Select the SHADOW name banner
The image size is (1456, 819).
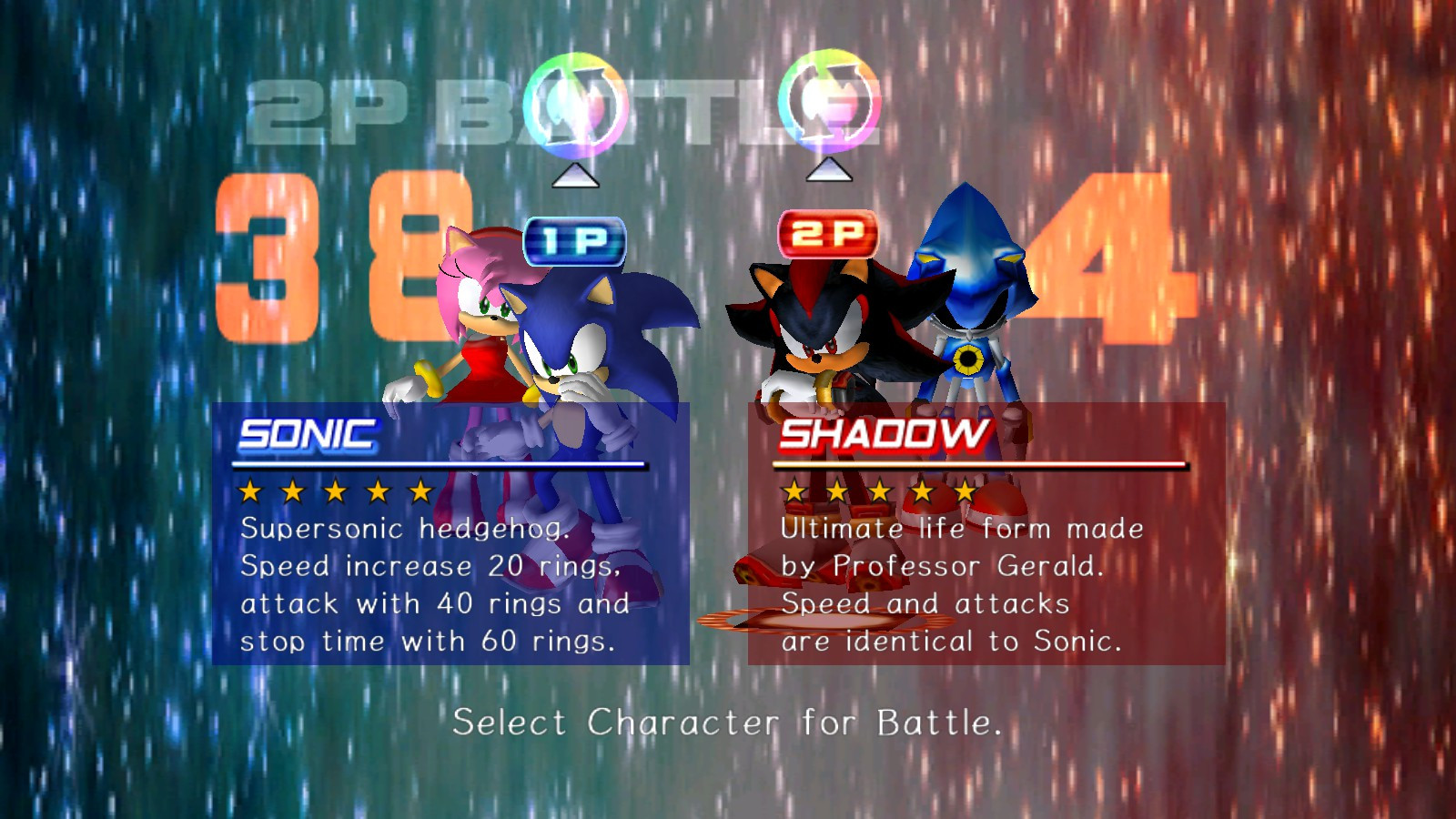coord(887,434)
